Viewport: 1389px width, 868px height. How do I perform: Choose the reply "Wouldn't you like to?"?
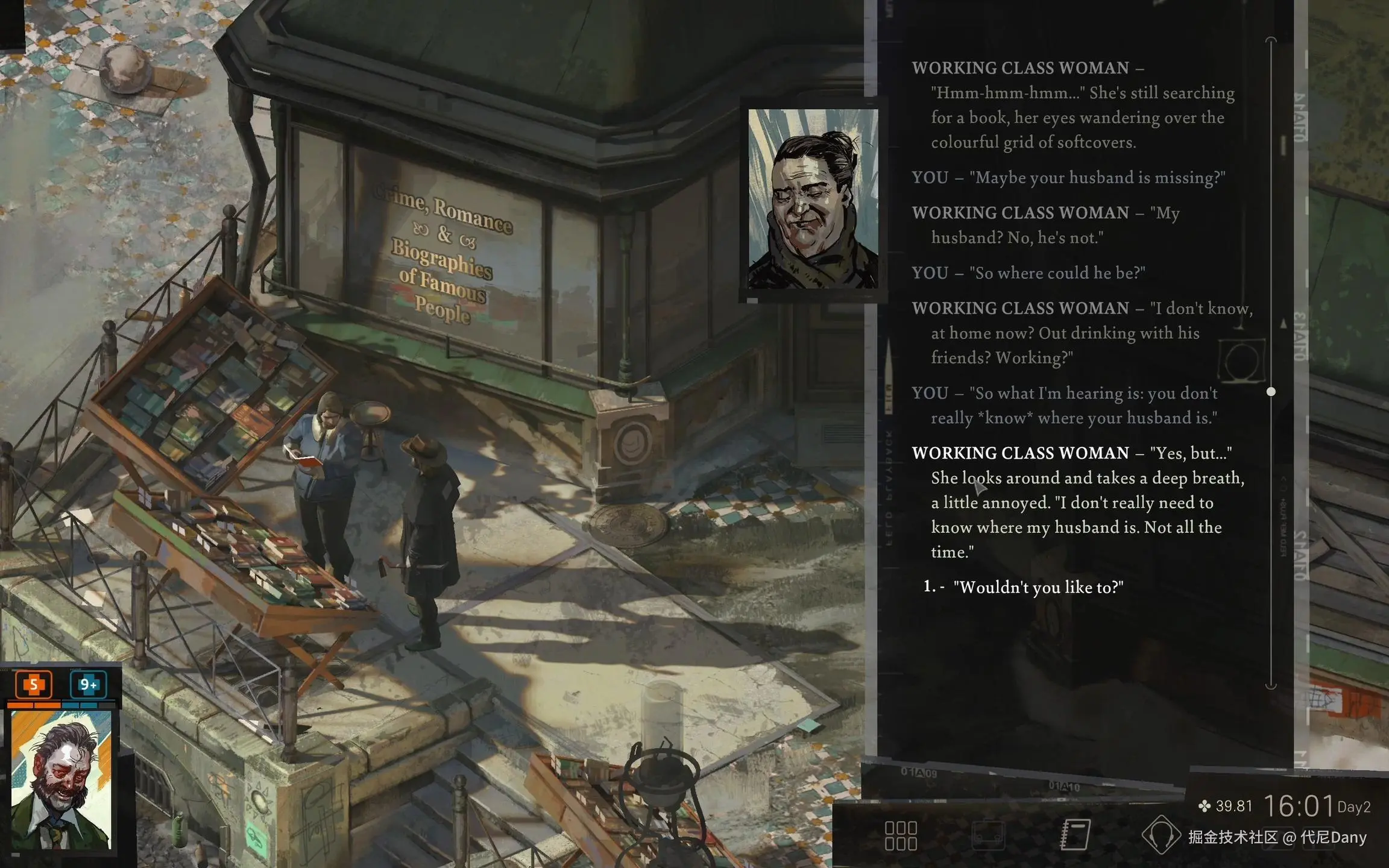pos(1038,588)
